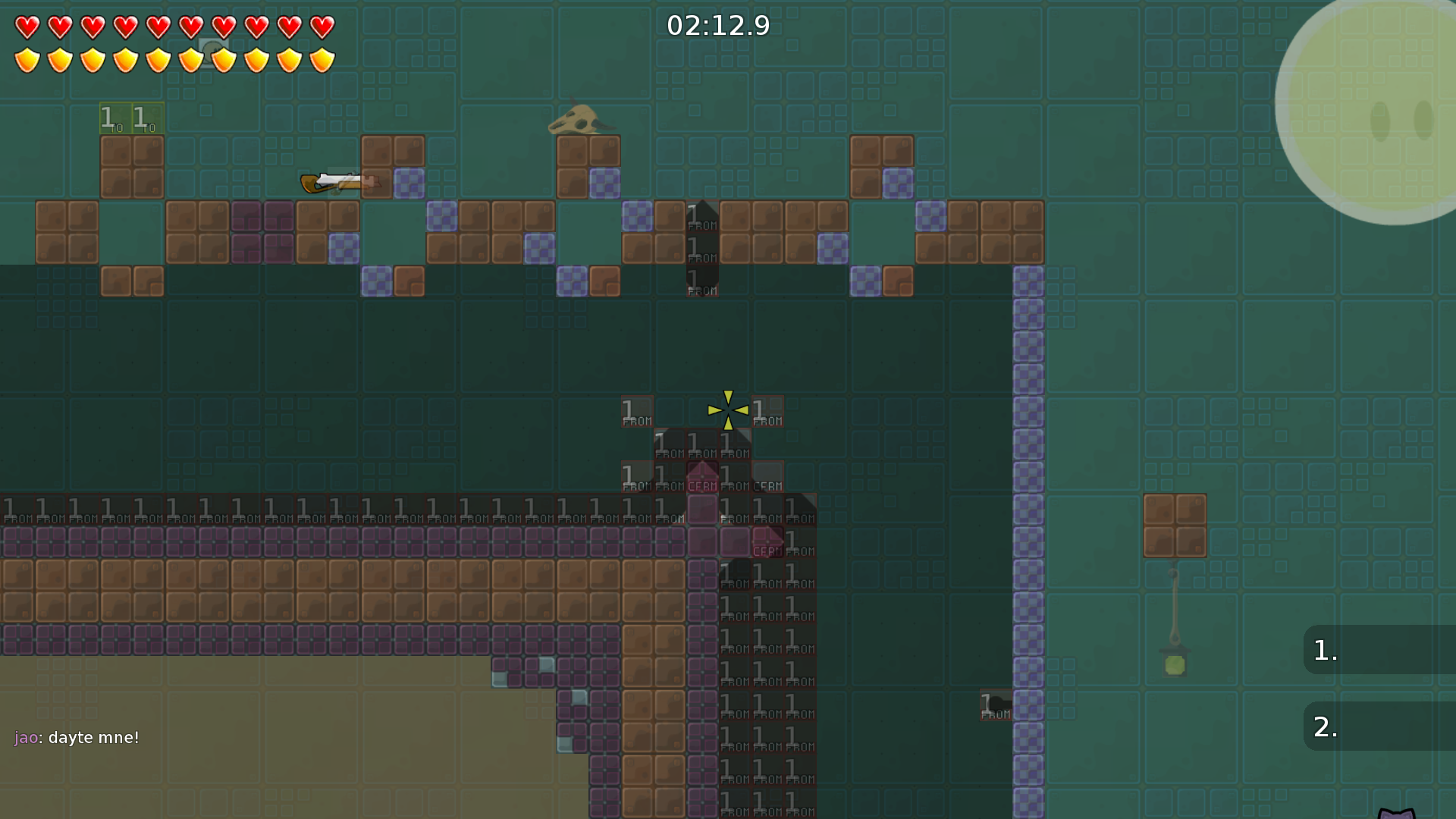Select the '2.' scoreboard row
The height and width of the screenshot is (819, 1456).
point(1380,726)
